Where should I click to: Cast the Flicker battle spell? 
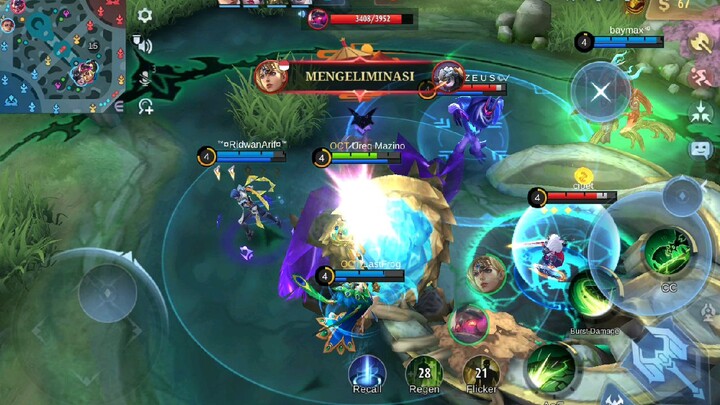tap(481, 371)
